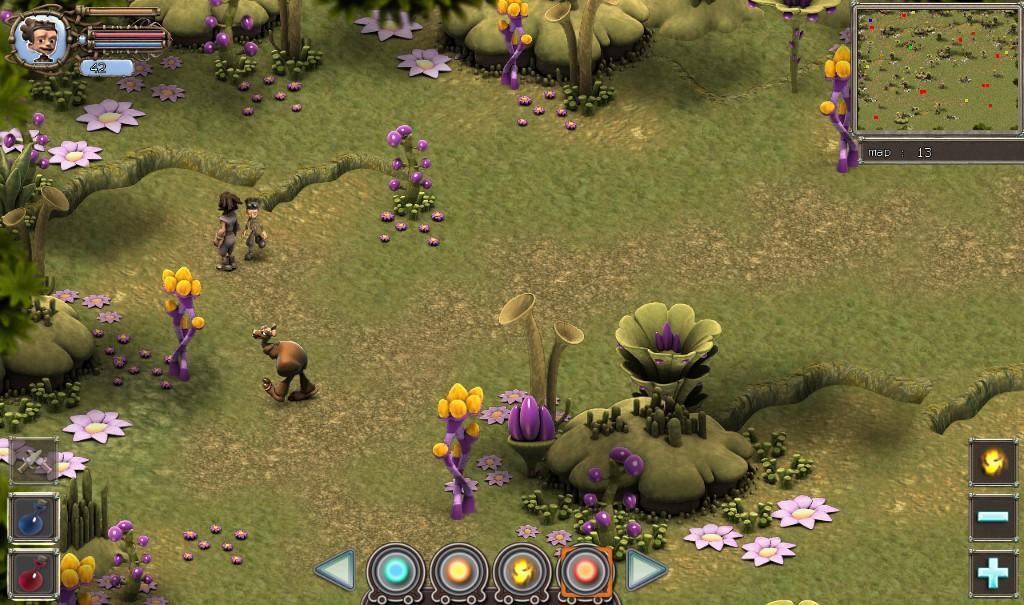Click the plus button

tap(993, 574)
